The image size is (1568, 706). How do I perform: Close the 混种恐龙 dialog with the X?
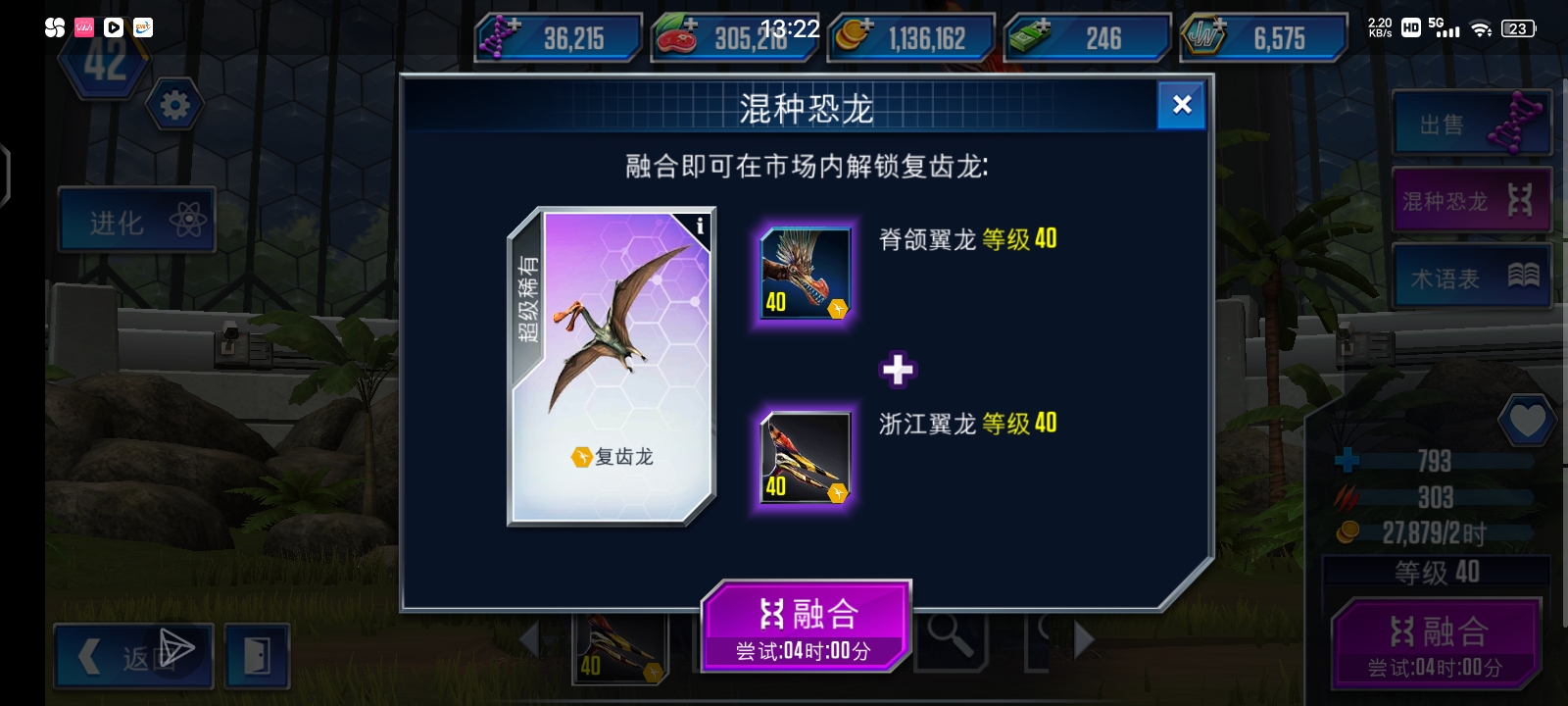coord(1181,105)
